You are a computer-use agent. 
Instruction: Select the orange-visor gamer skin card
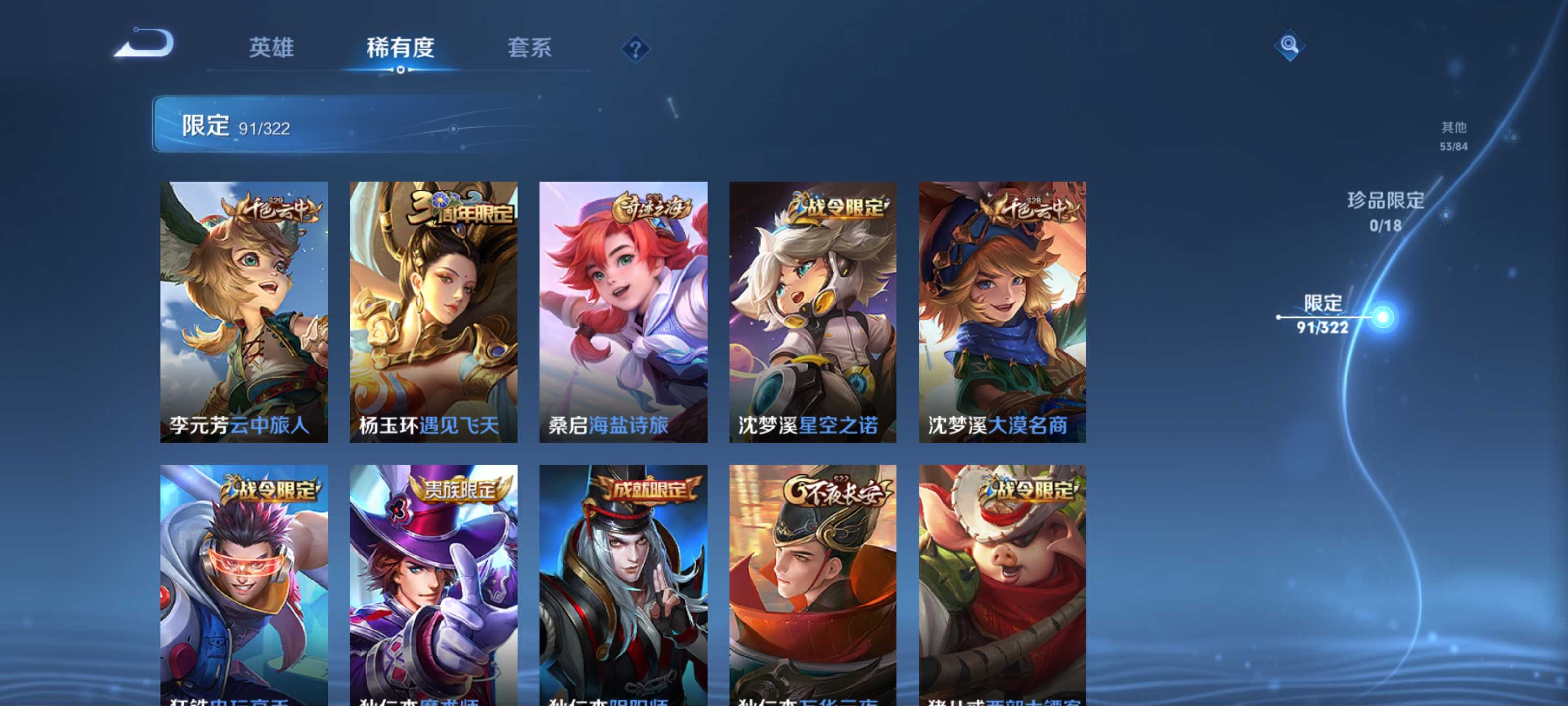[244, 585]
